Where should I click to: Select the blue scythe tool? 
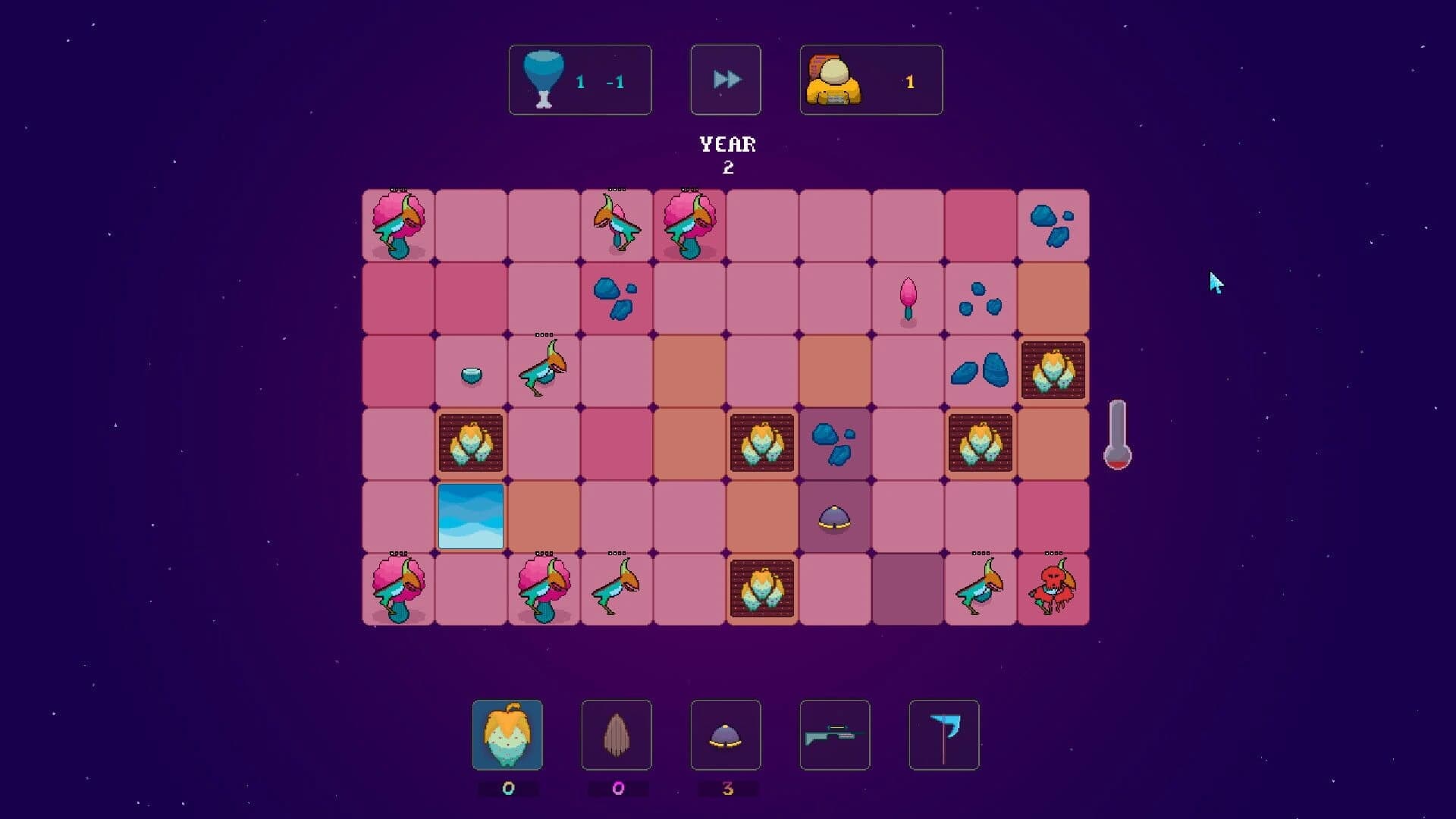[x=943, y=736]
